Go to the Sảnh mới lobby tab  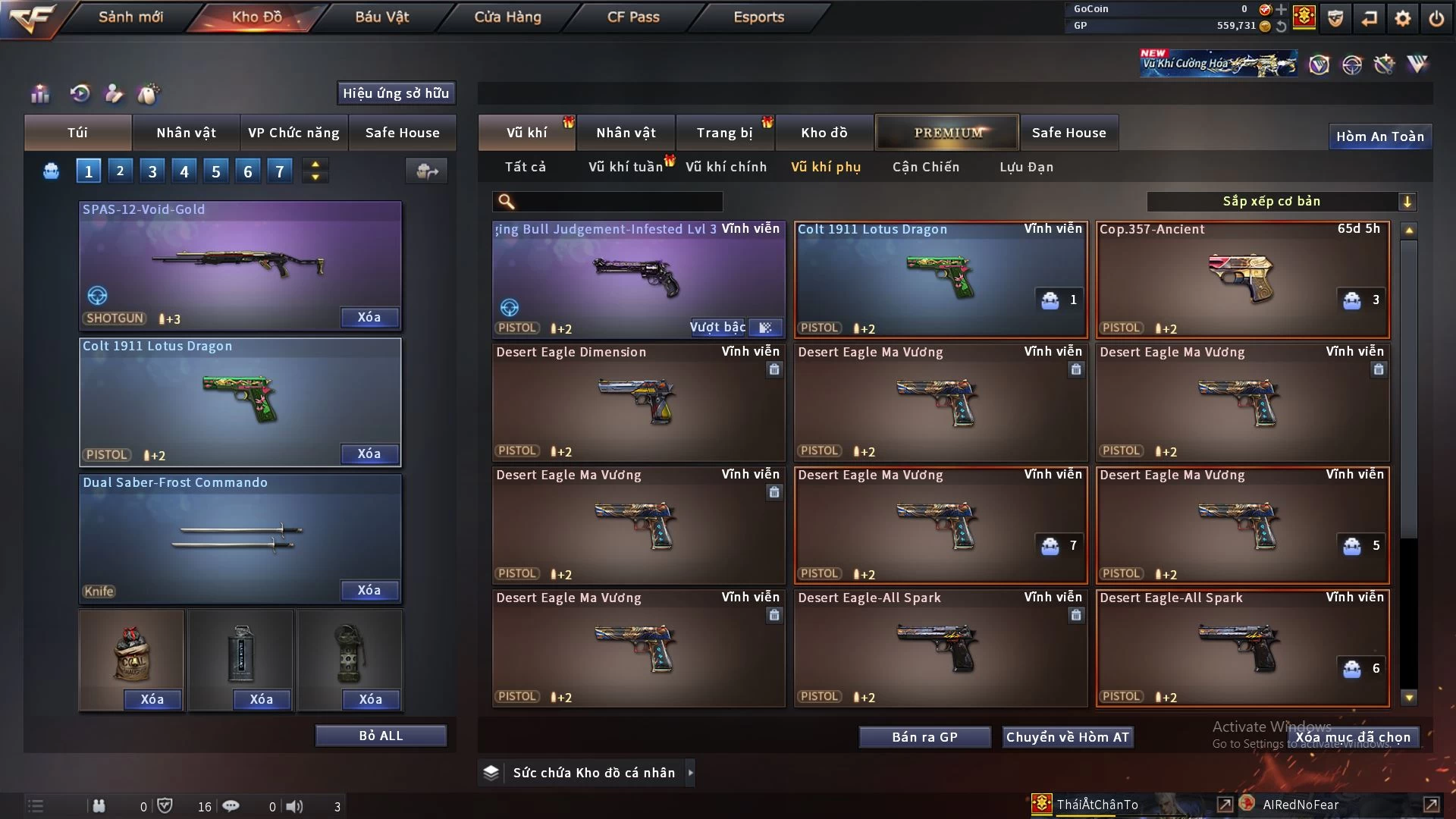(130, 17)
